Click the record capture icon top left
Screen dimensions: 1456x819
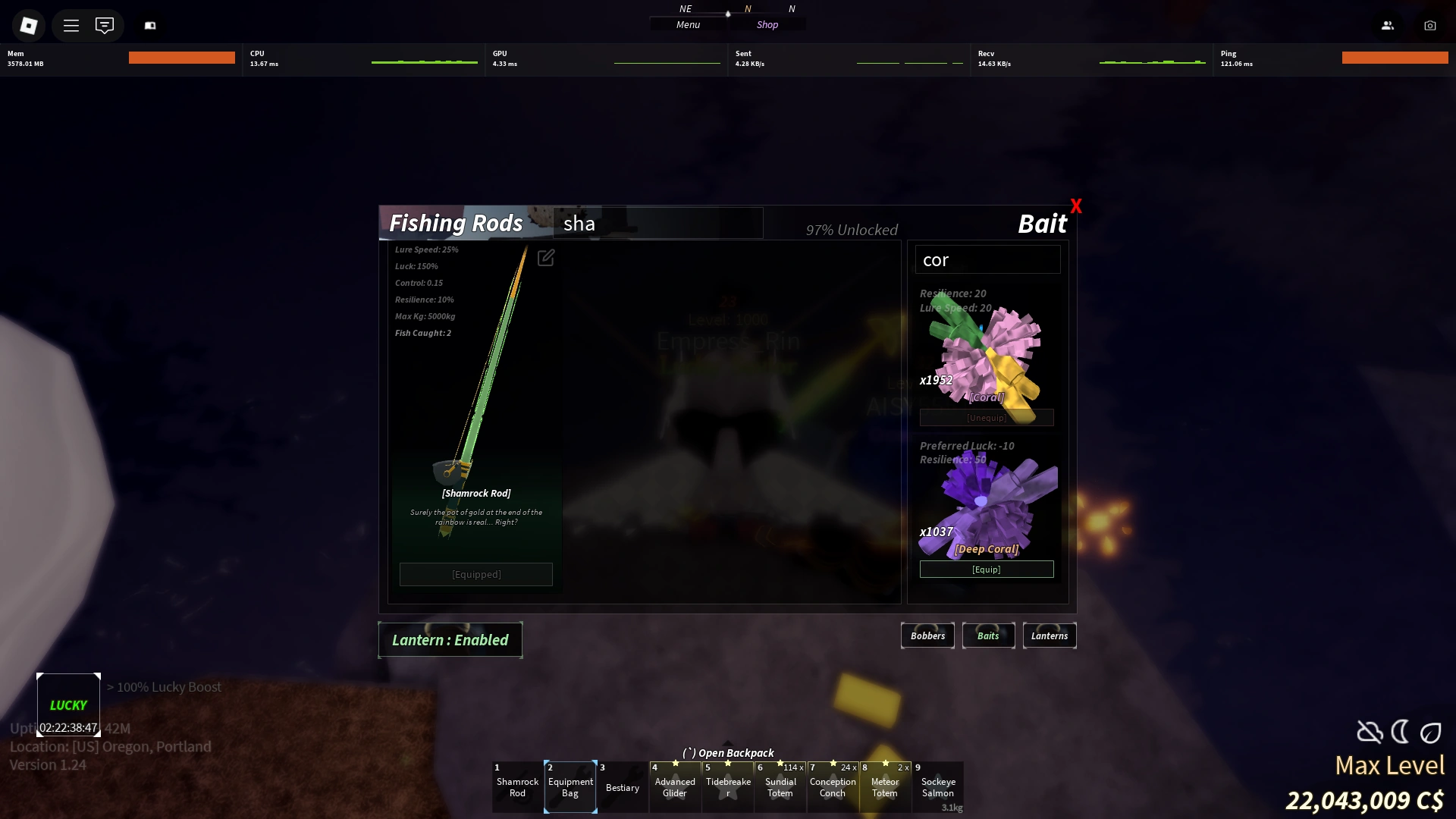tap(150, 25)
